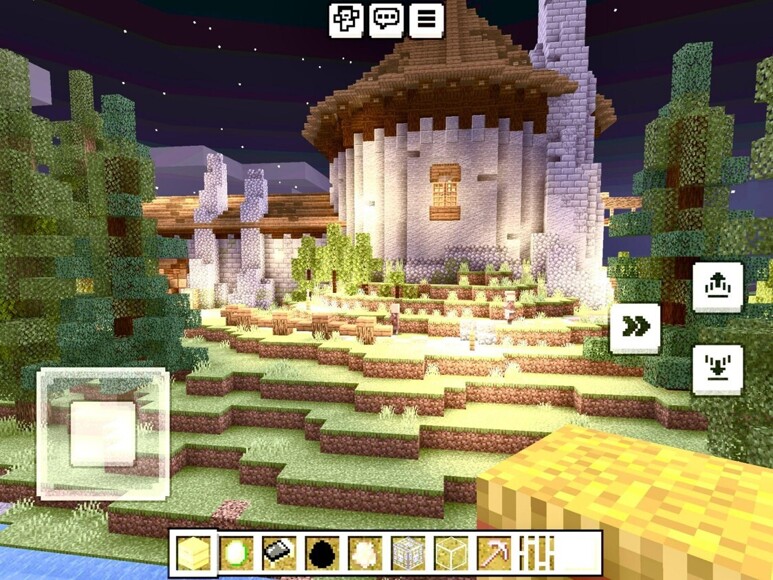The height and width of the screenshot is (580, 773).
Task: Tap the double-arrow sprint button
Action: click(635, 327)
